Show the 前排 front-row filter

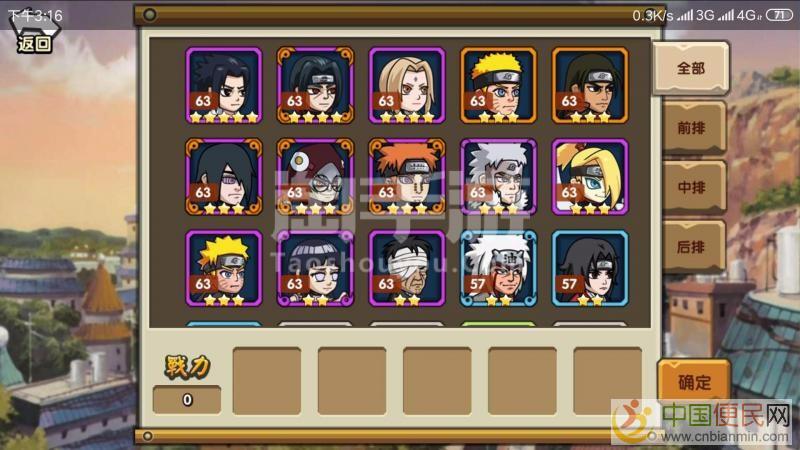691,128
